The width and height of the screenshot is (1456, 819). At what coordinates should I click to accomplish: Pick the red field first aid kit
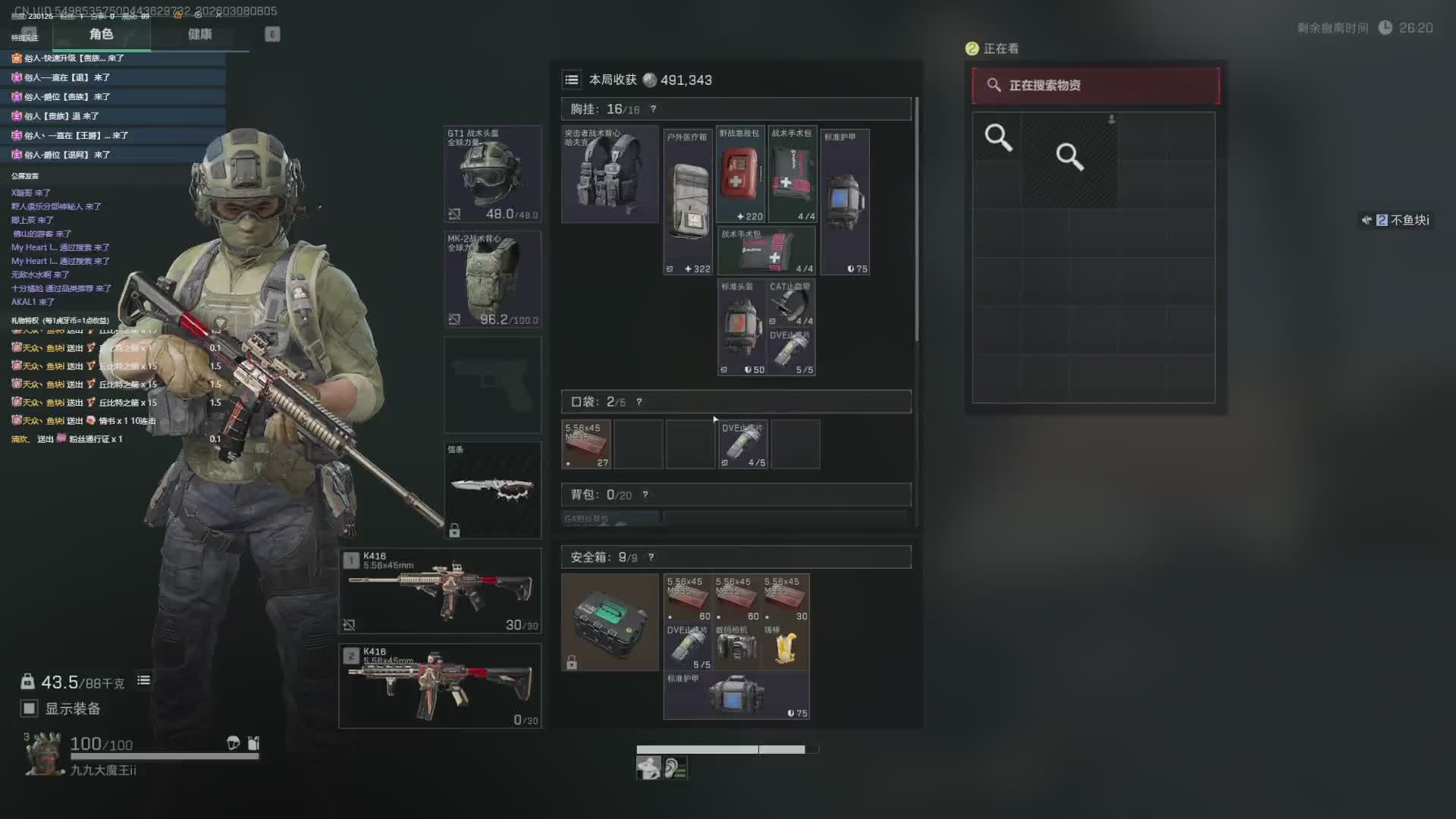coord(740,174)
